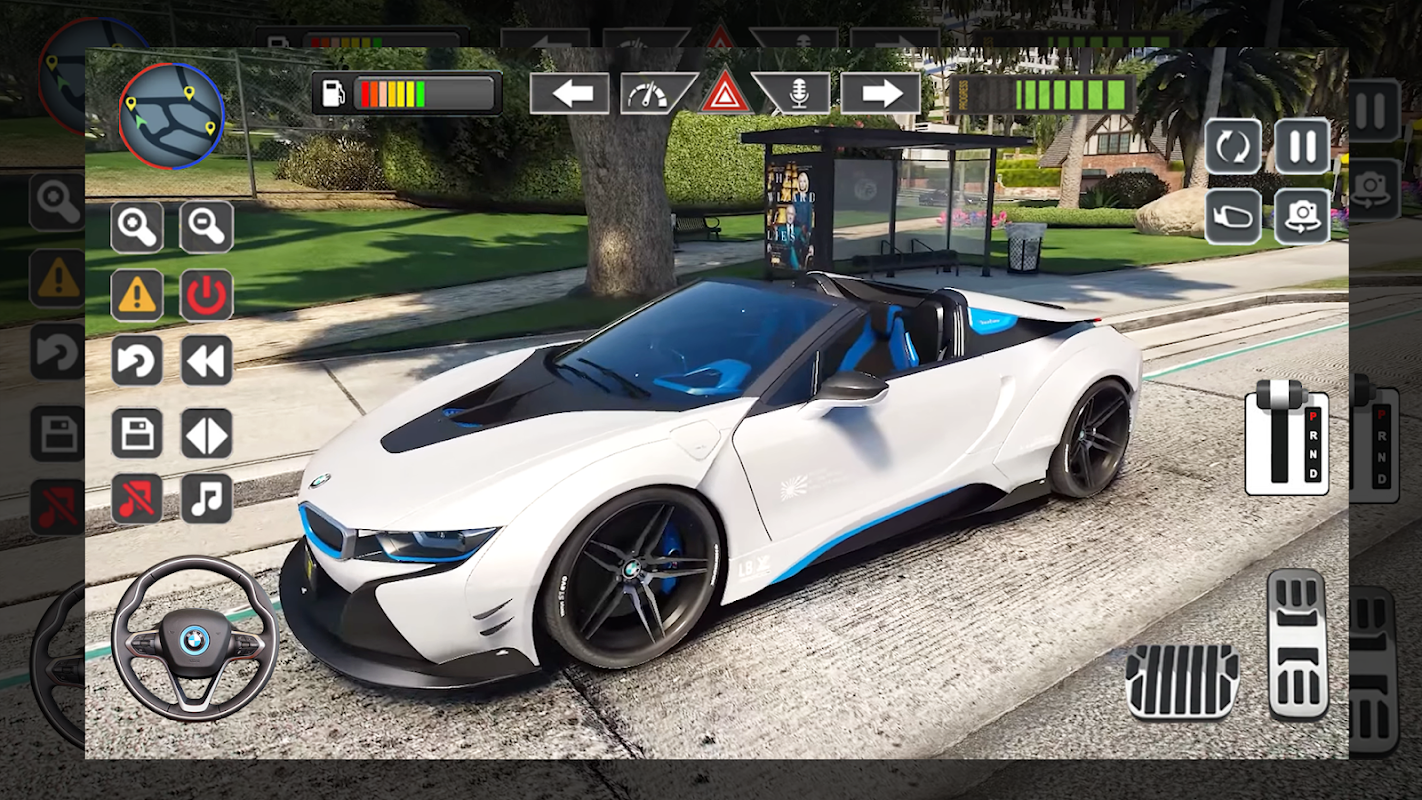Pause the game
The width and height of the screenshot is (1422, 800).
click(1302, 147)
